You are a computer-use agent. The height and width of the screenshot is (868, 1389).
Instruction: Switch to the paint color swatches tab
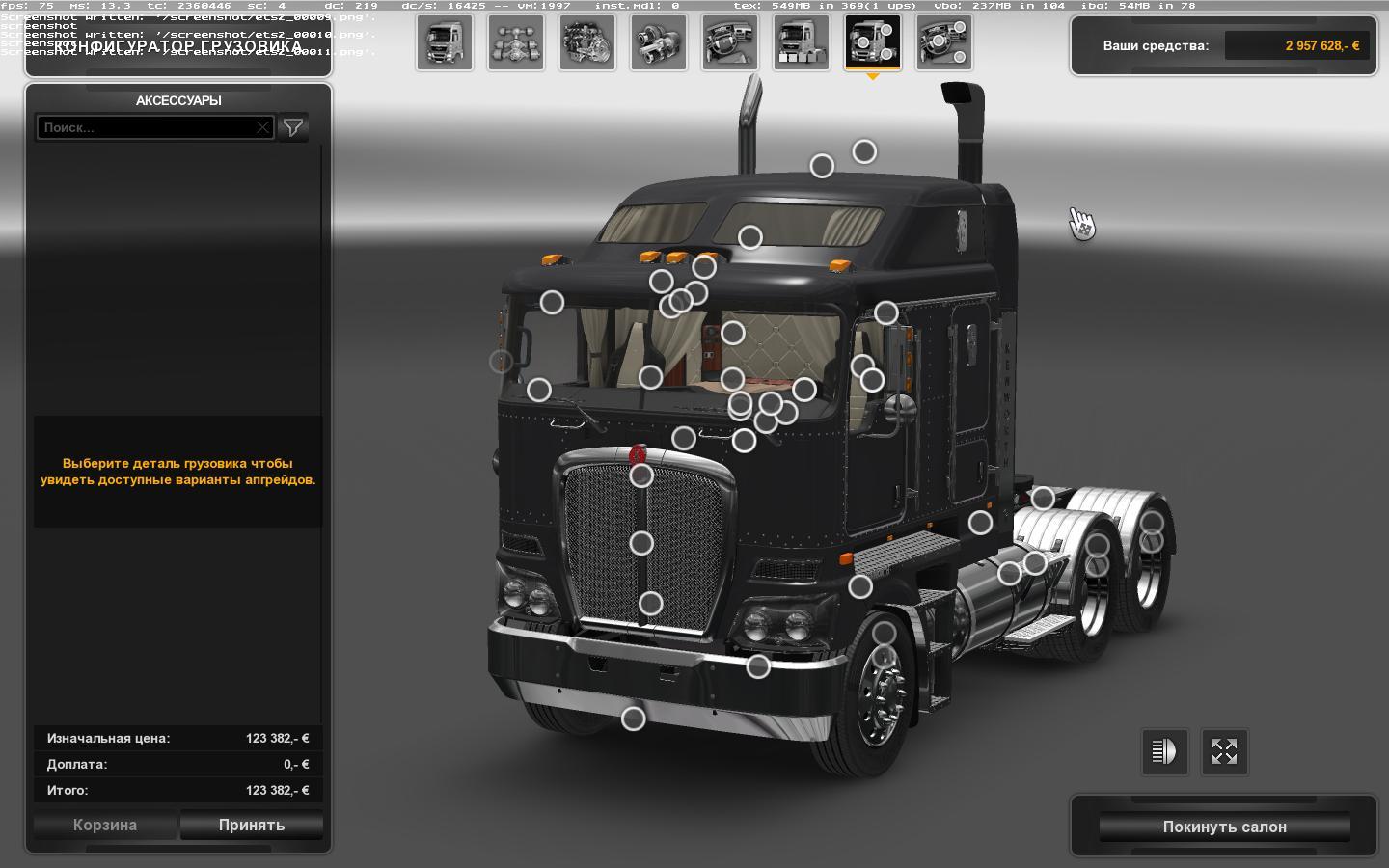click(x=802, y=42)
